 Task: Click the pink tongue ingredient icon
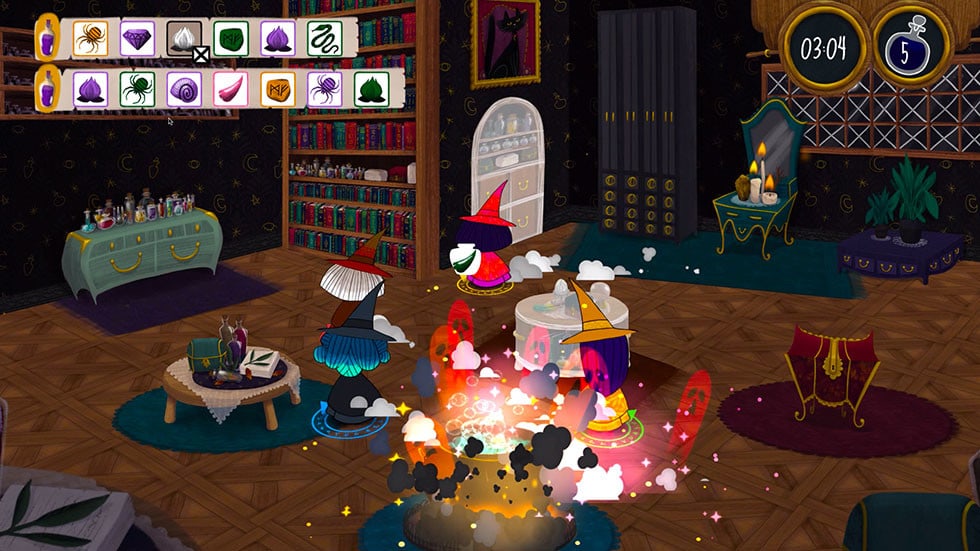click(231, 87)
